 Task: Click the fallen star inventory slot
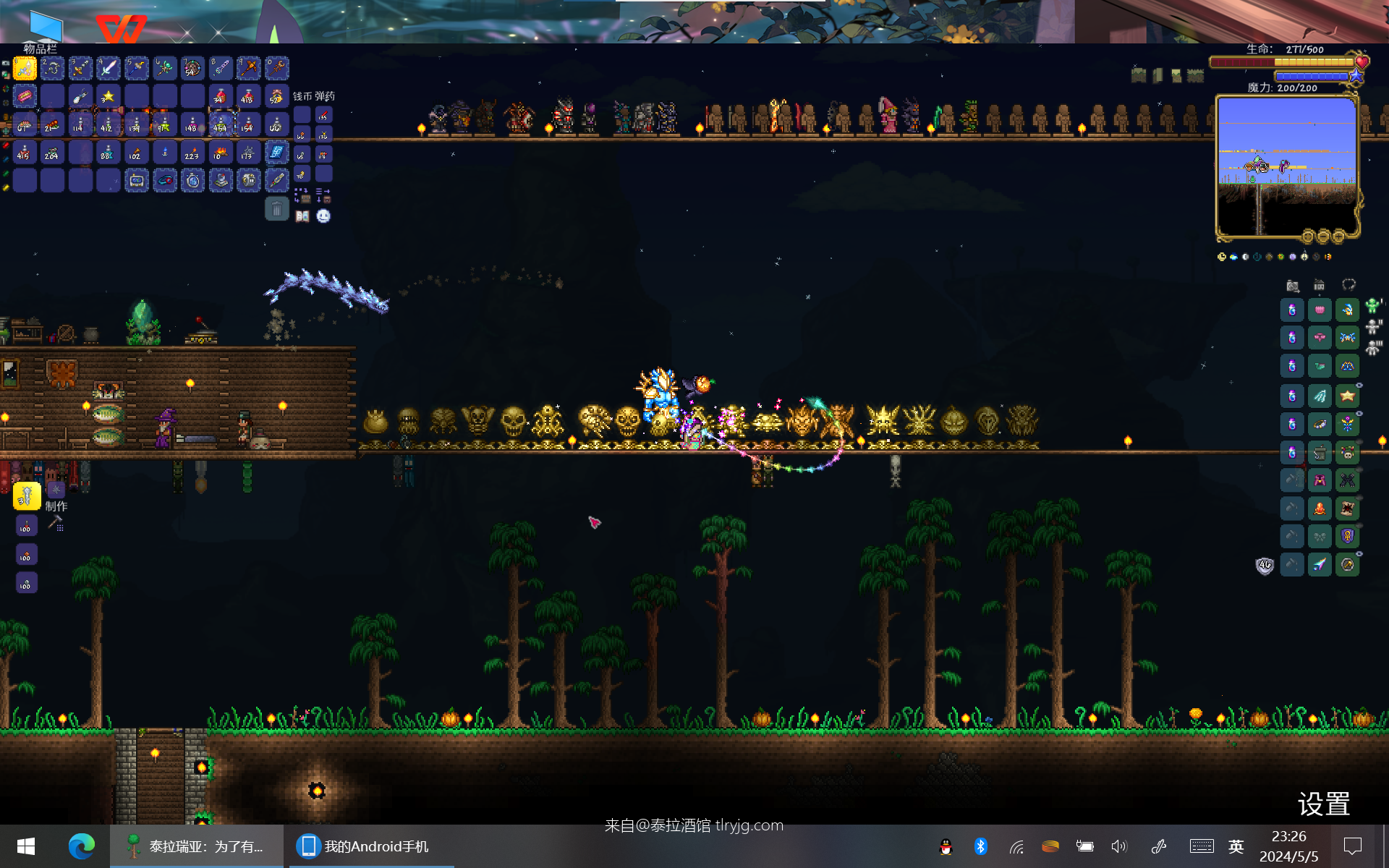pos(109,96)
